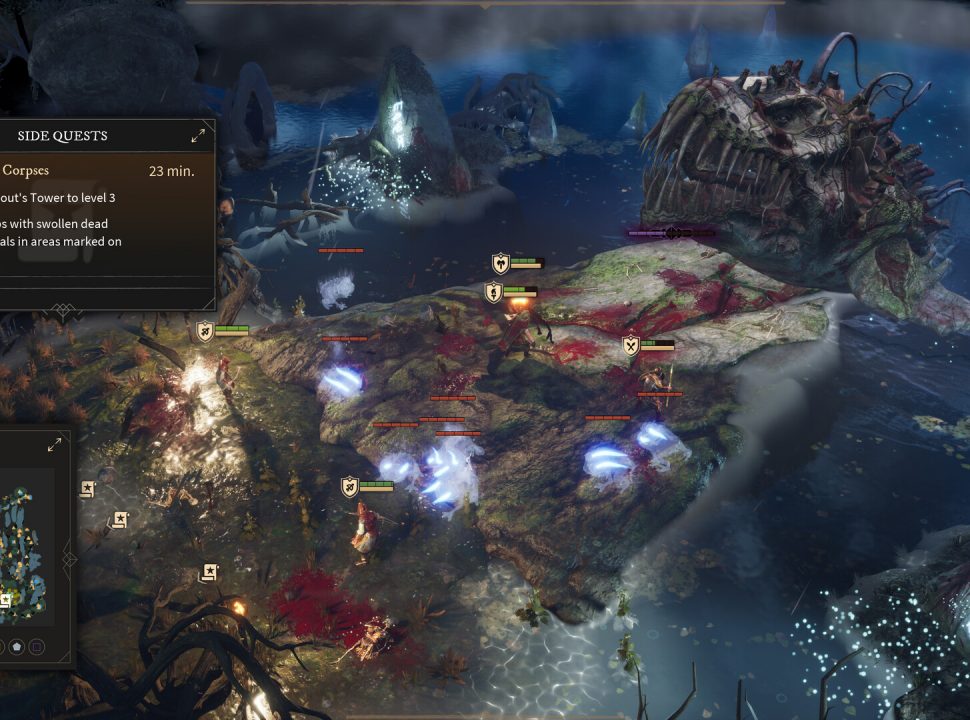Click the quest scroll marker on the minimap
The image size is (970, 720).
pos(5,600)
